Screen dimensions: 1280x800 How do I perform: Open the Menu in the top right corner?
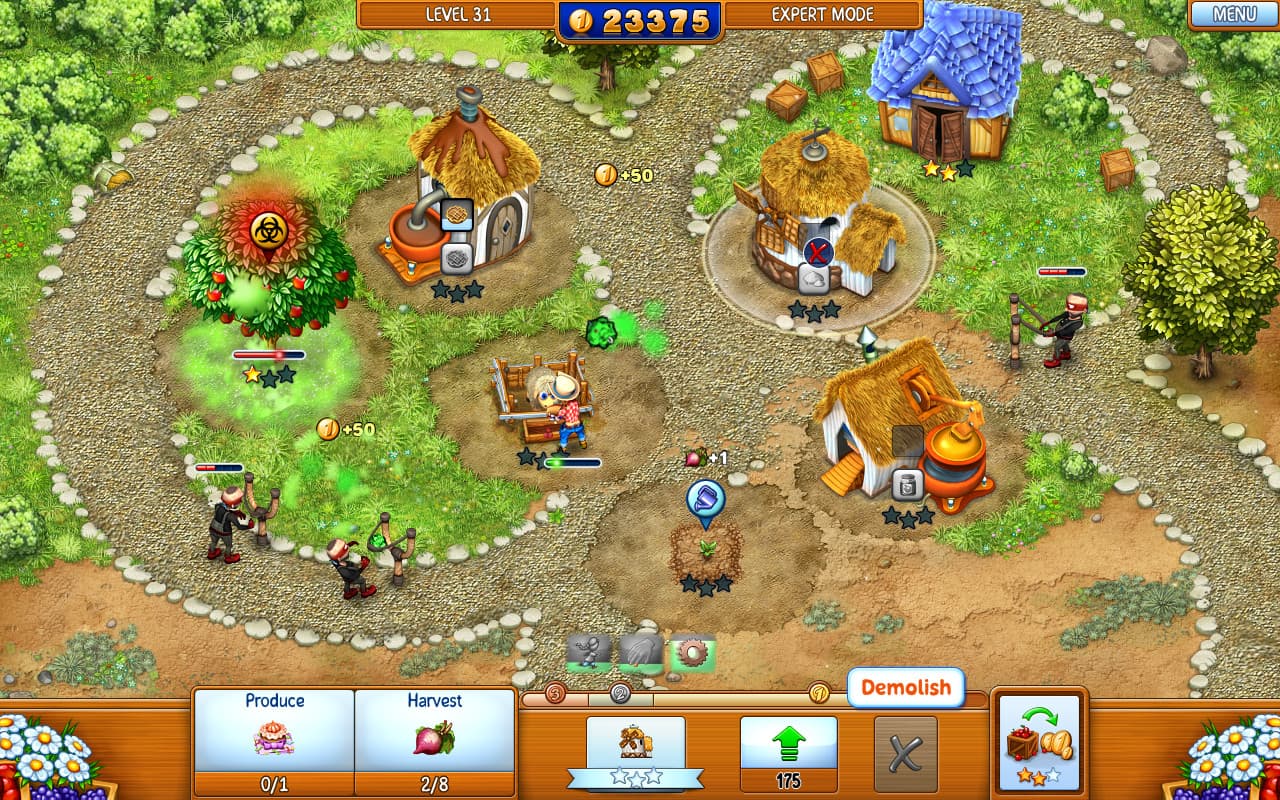[x=1232, y=15]
